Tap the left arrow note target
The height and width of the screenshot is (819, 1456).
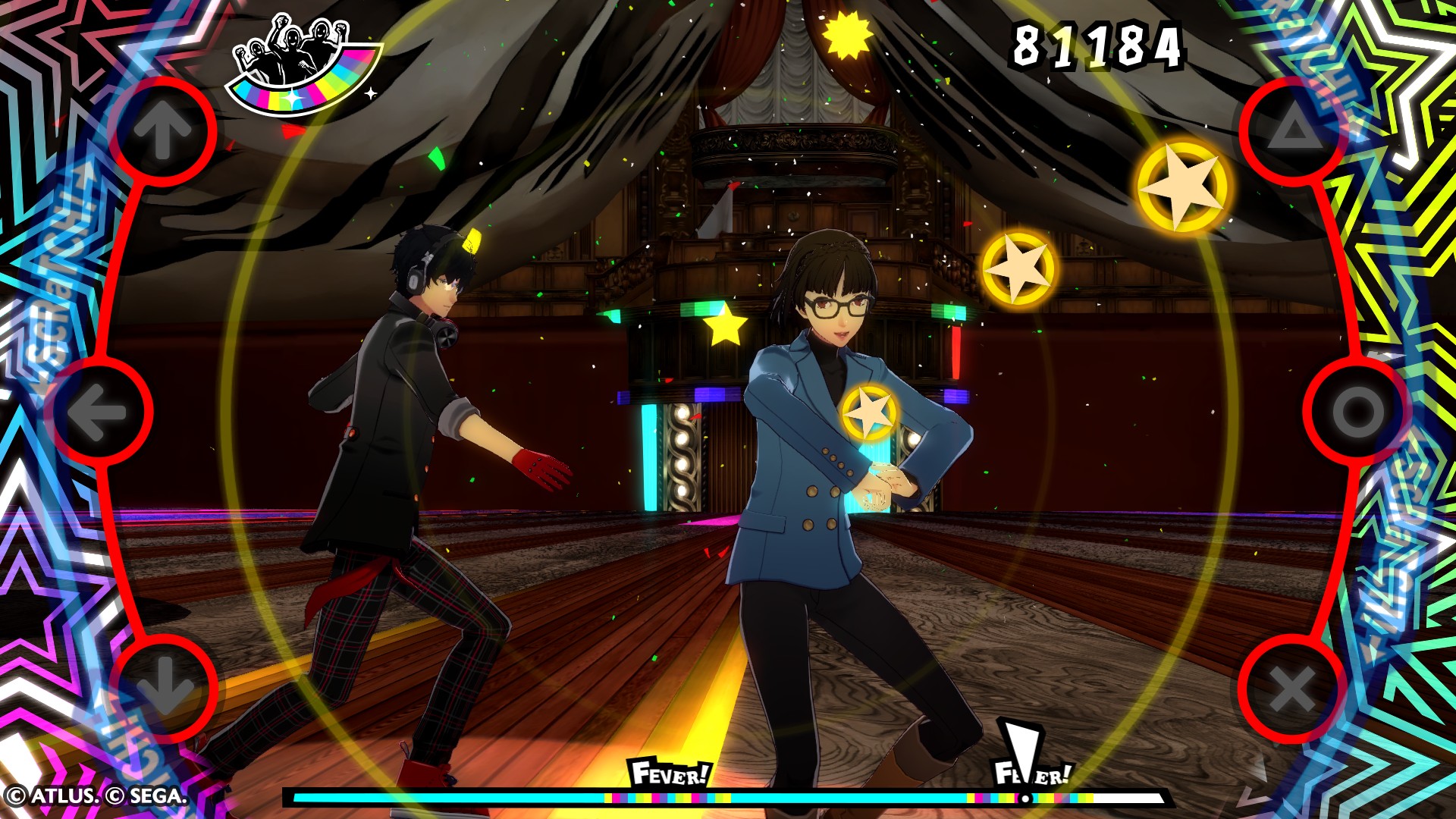98,412
